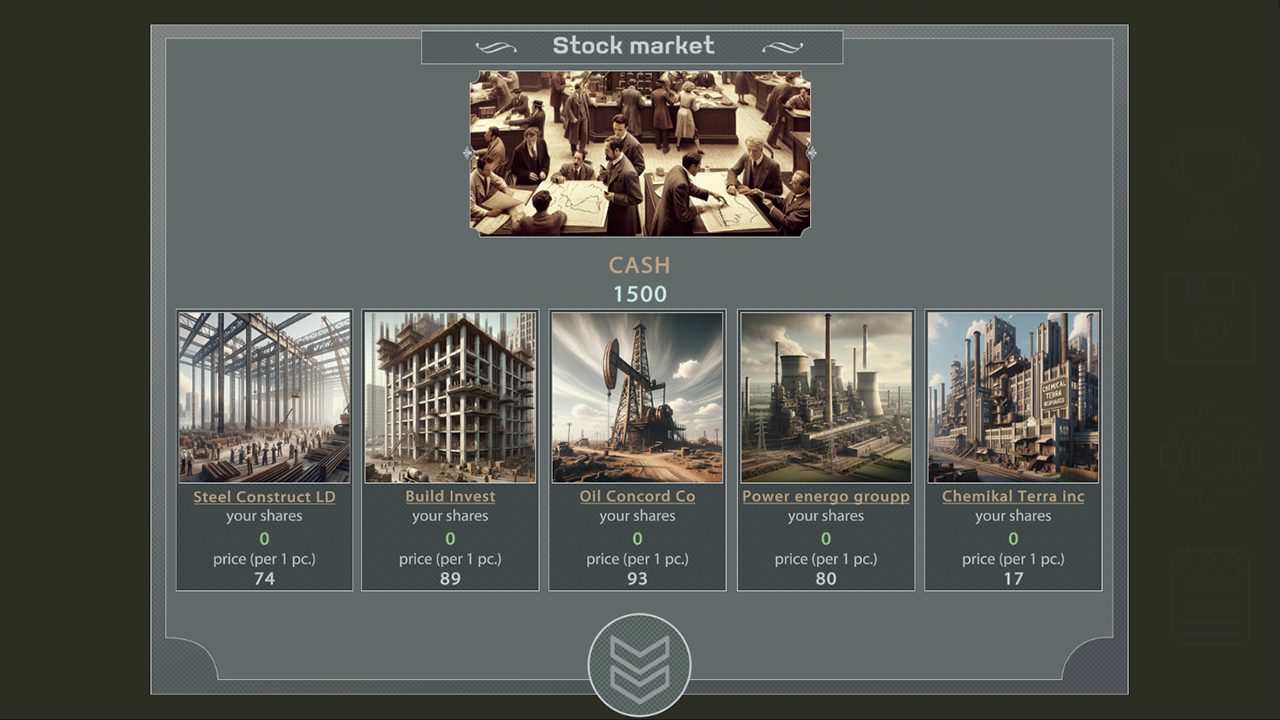Open the Build Invest company page

point(449,495)
